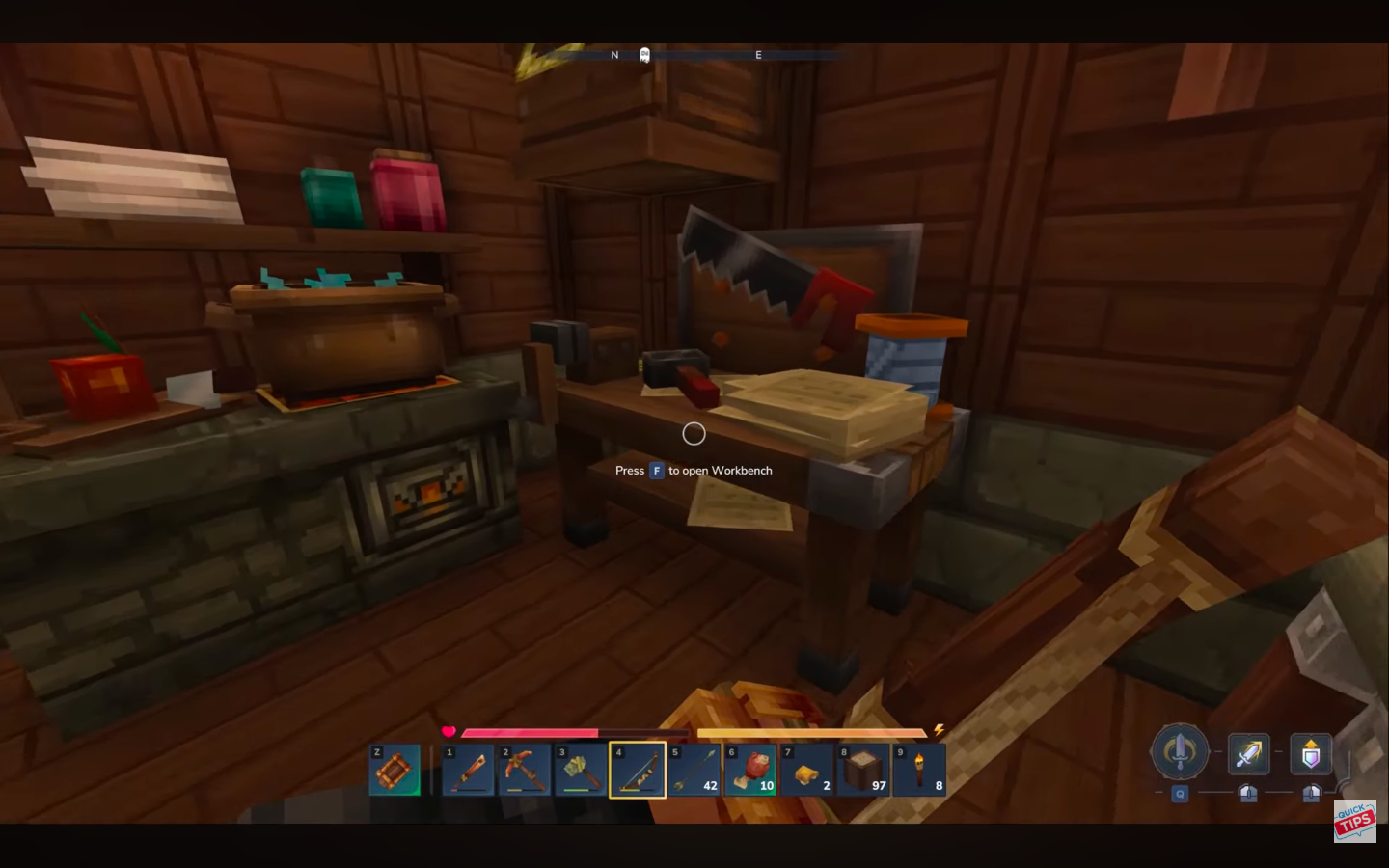Click the E marker on the compass strip
This screenshot has height=868, width=1389.
point(758,55)
